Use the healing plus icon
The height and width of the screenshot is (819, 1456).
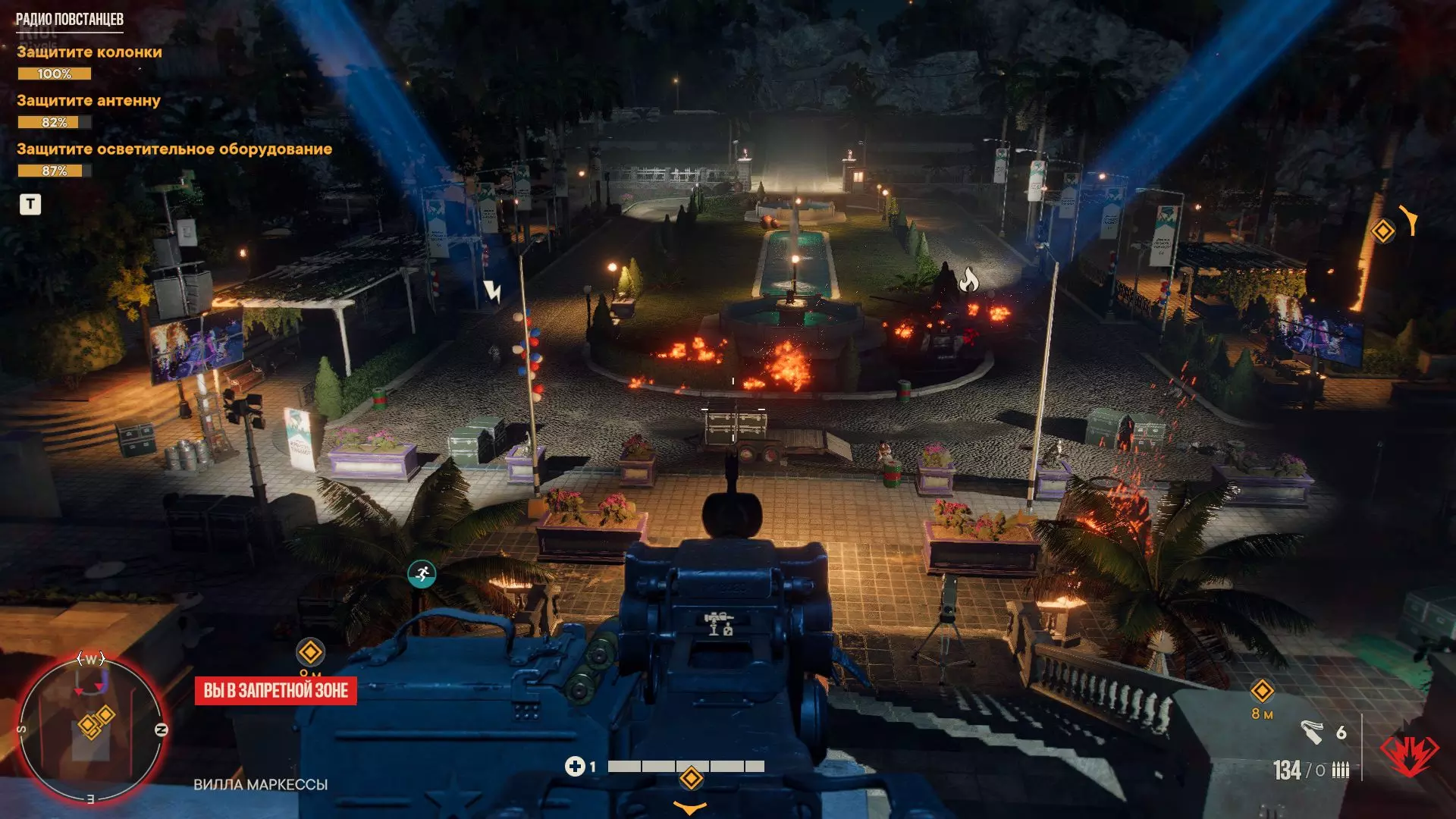[574, 767]
